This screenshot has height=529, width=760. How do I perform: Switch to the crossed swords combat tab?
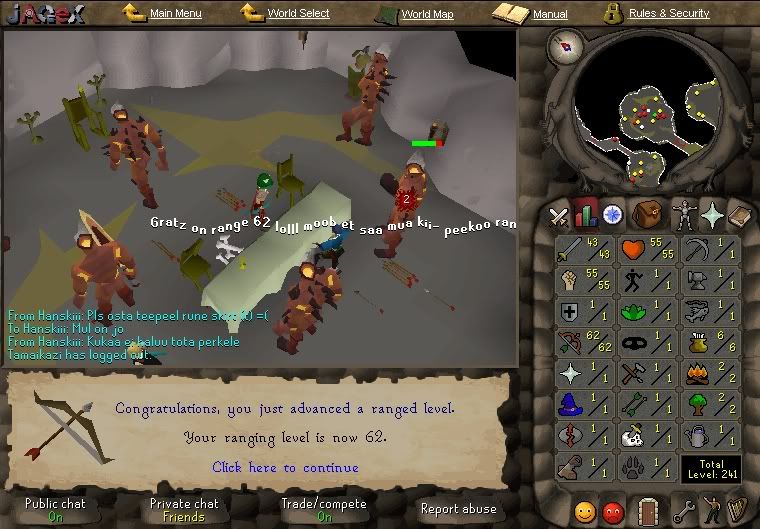pyautogui.click(x=560, y=214)
